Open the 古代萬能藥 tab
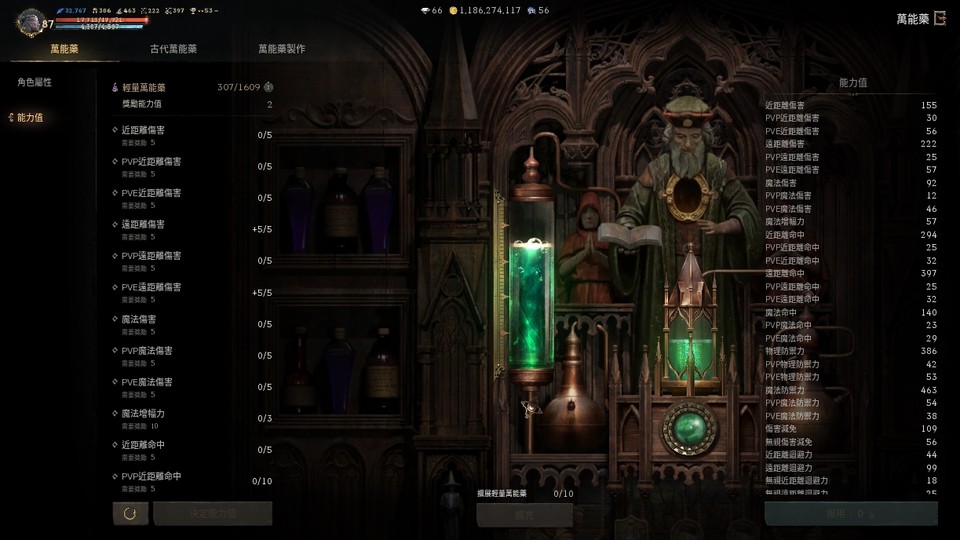This screenshot has height=540, width=960. 173,49
